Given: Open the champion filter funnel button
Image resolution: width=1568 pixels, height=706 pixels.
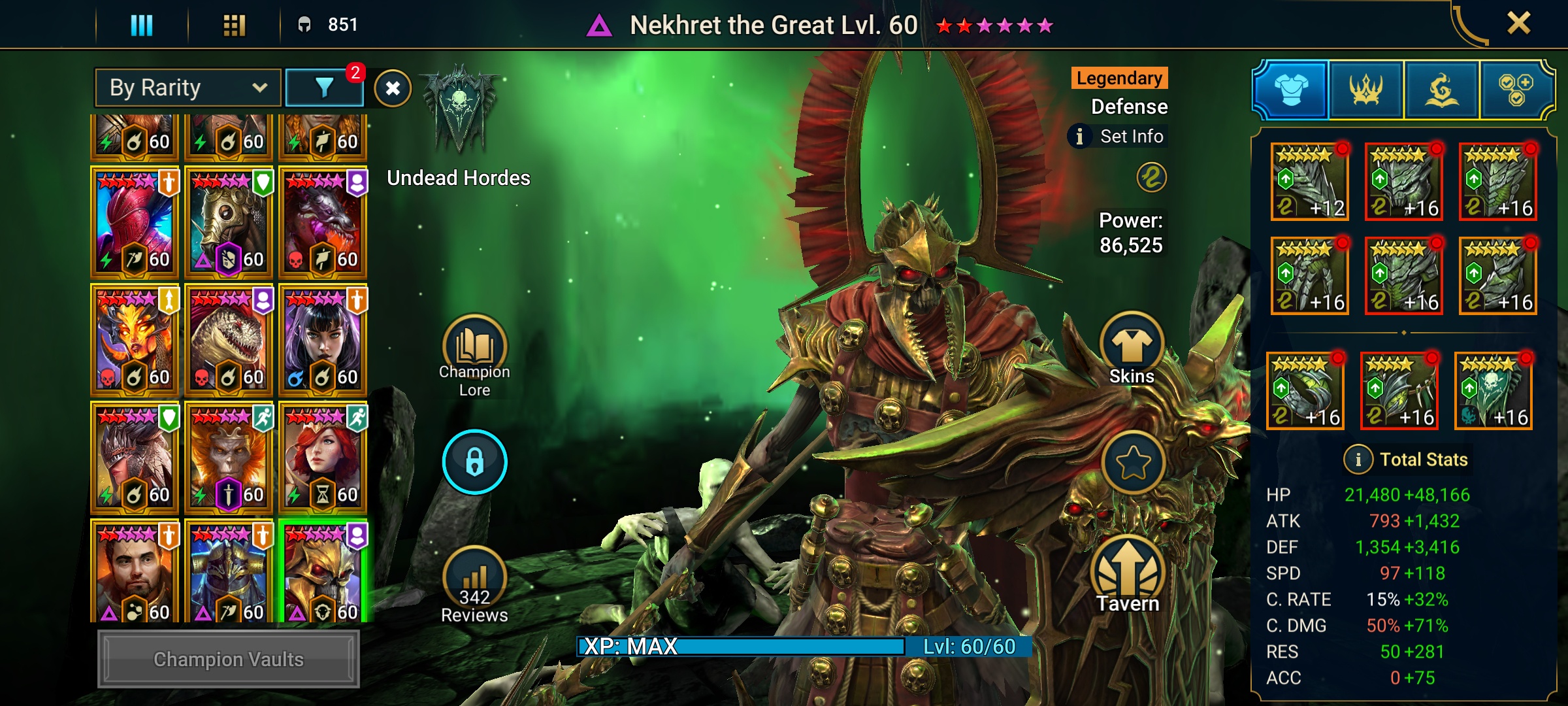Looking at the screenshot, I should 324,88.
